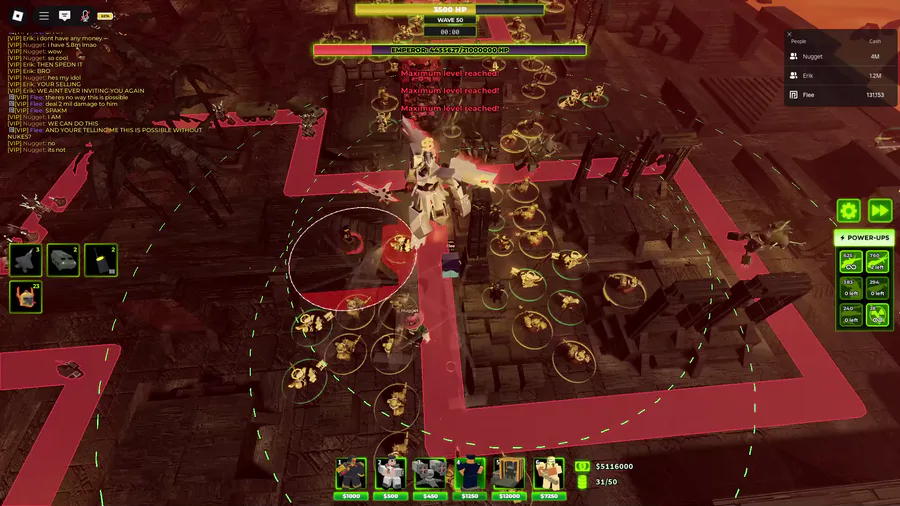Select the $1250 tower in slot 4
The width and height of the screenshot is (900, 506).
(469, 475)
